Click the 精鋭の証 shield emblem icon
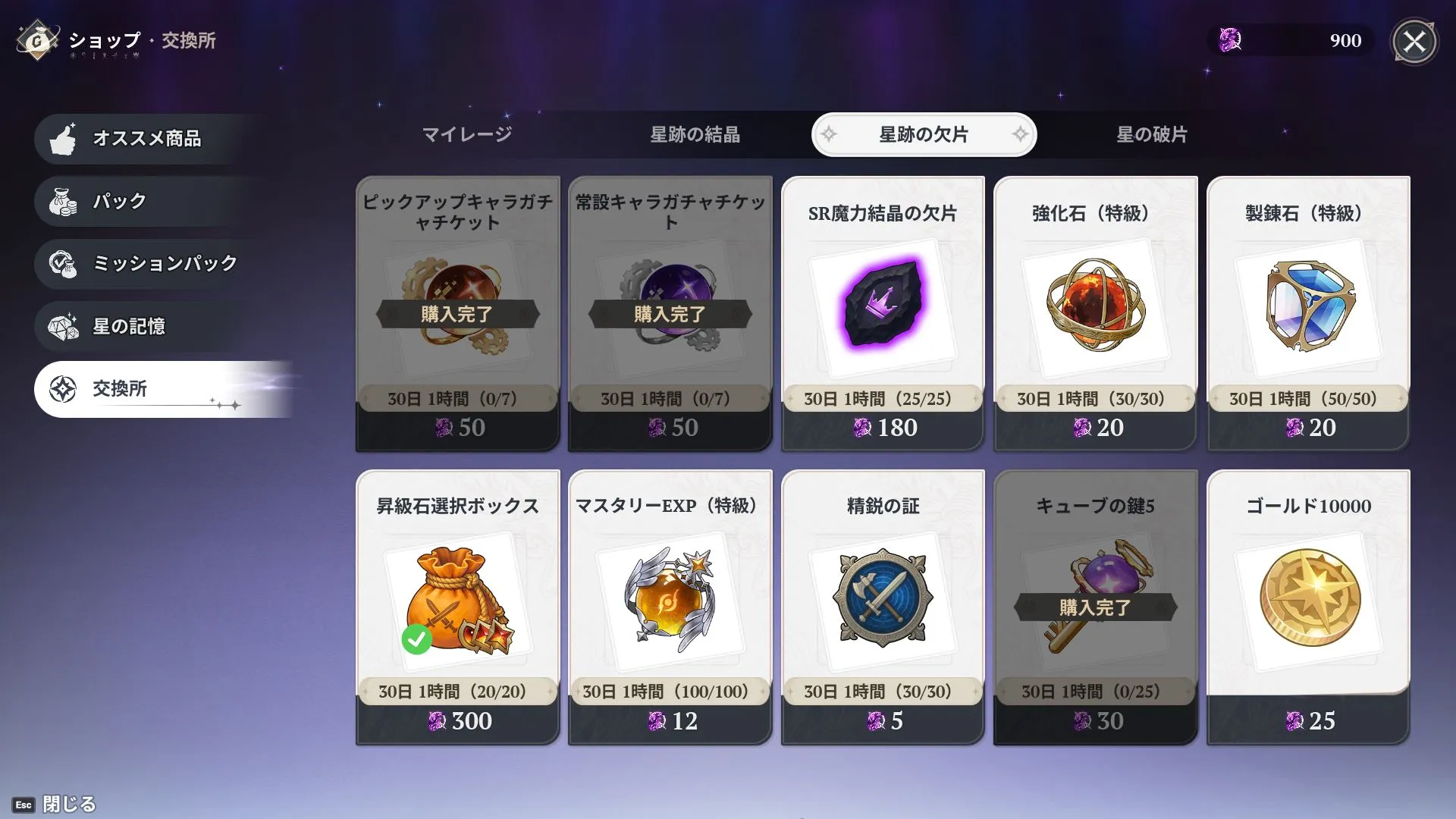Image resolution: width=1456 pixels, height=819 pixels. 882,599
